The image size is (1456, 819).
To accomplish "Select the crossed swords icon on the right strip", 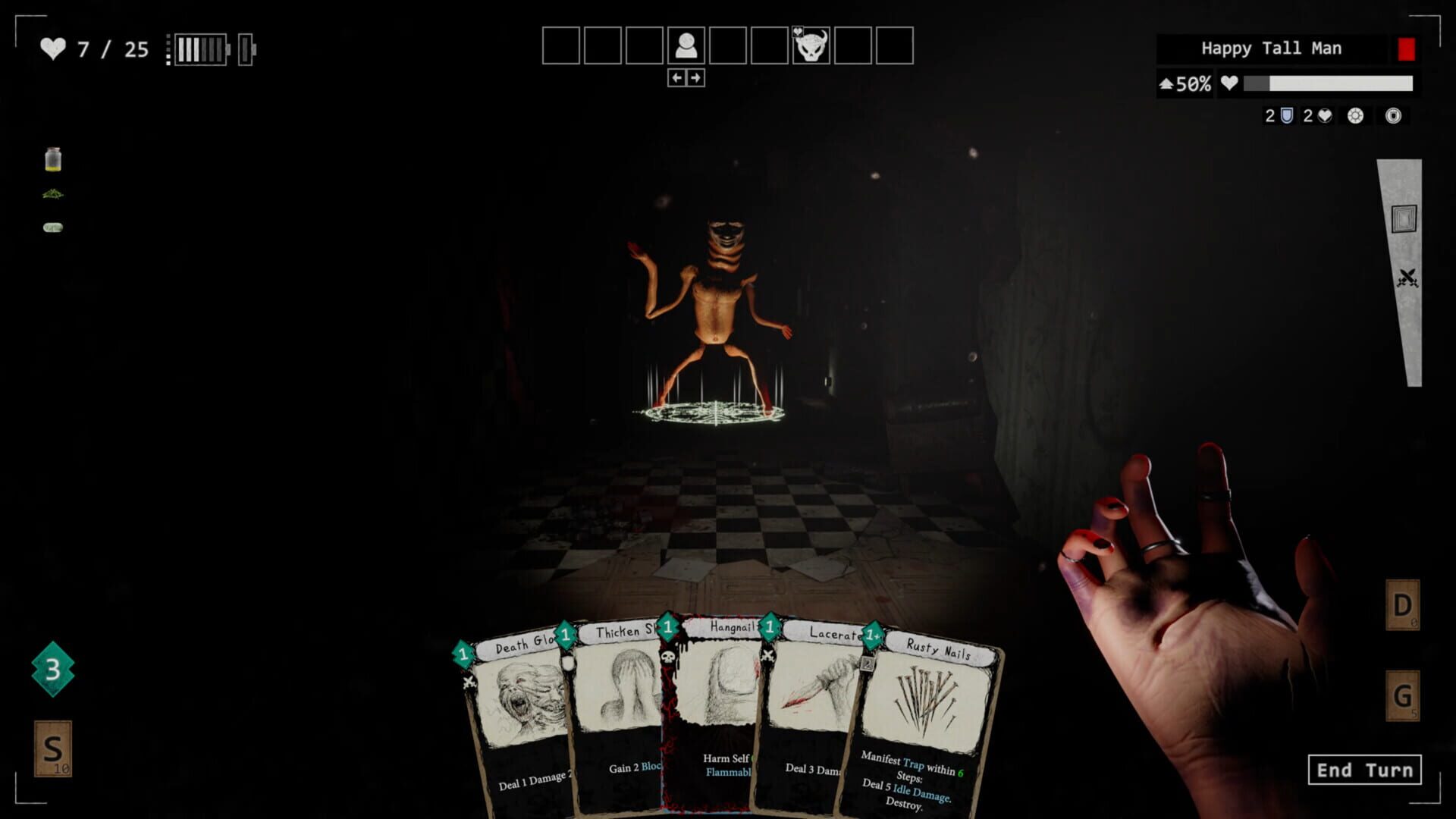I will click(1407, 273).
